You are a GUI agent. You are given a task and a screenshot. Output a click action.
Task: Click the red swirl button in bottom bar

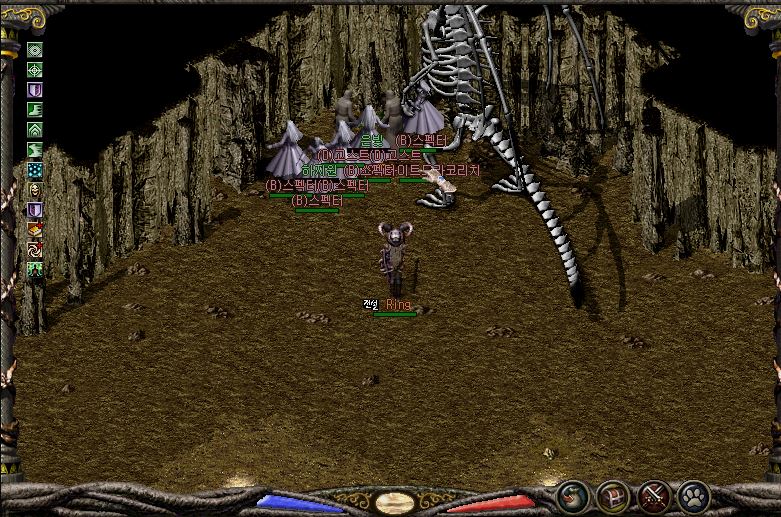(x=573, y=495)
